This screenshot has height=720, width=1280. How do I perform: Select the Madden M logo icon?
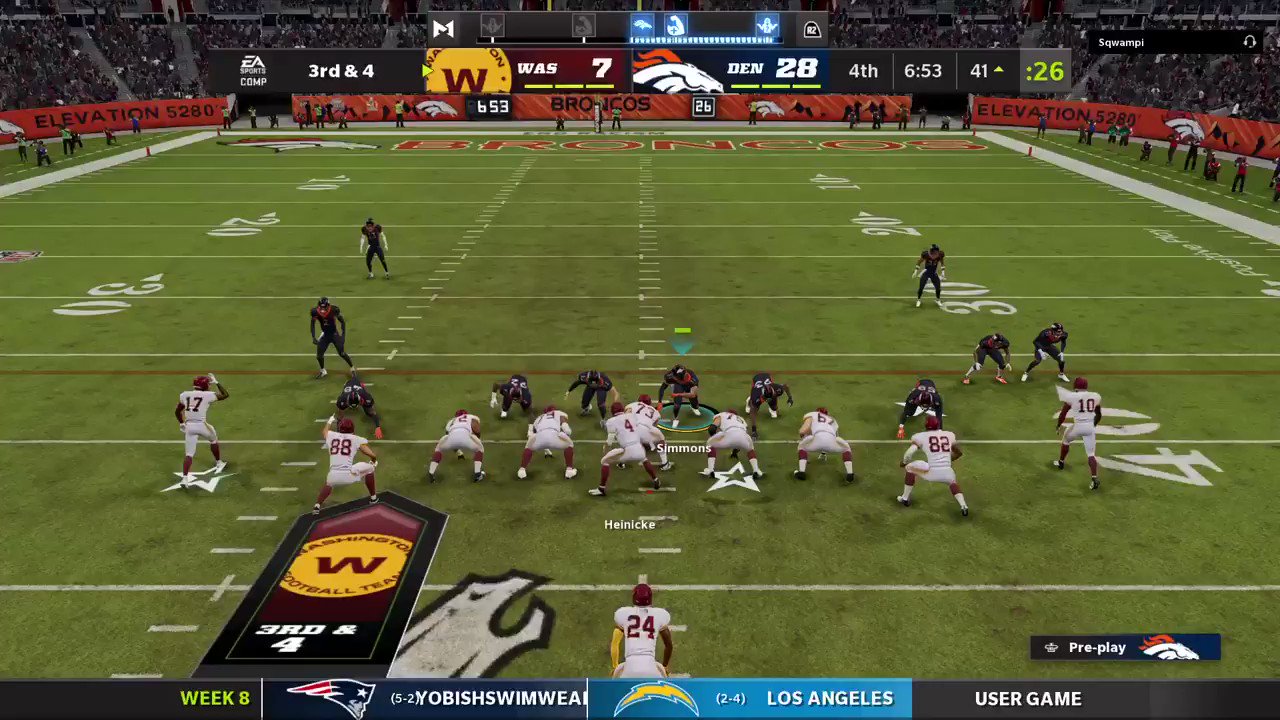[x=443, y=28]
